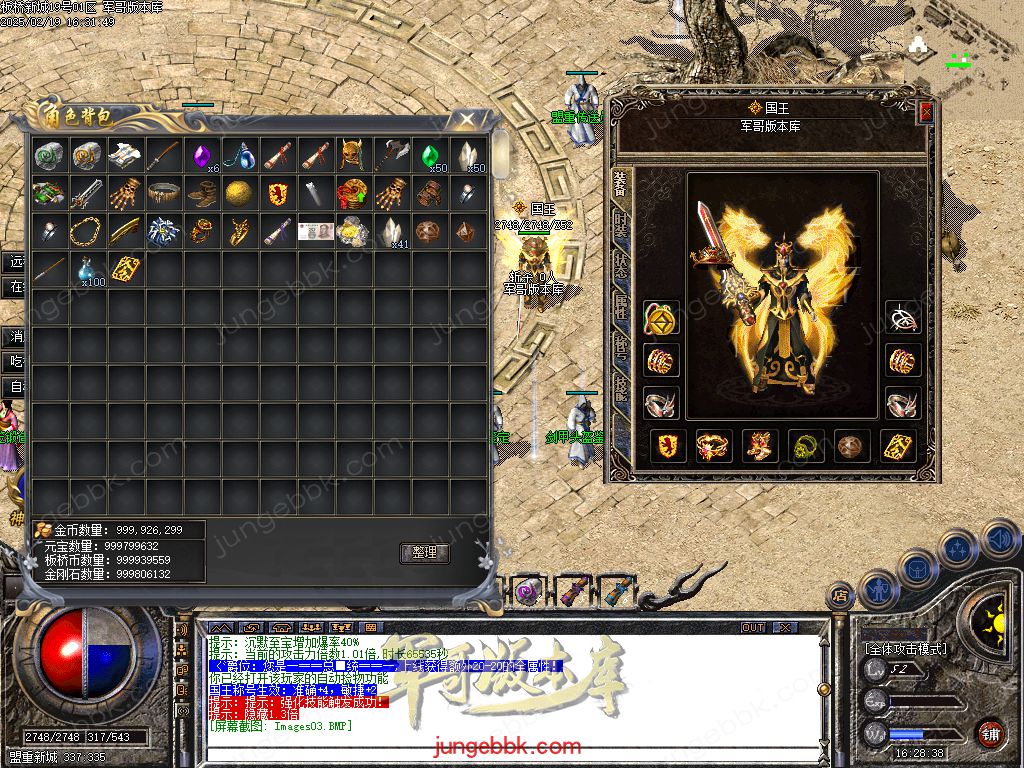Click the 整理 sort button
The width and height of the screenshot is (1024, 768).
tap(425, 552)
